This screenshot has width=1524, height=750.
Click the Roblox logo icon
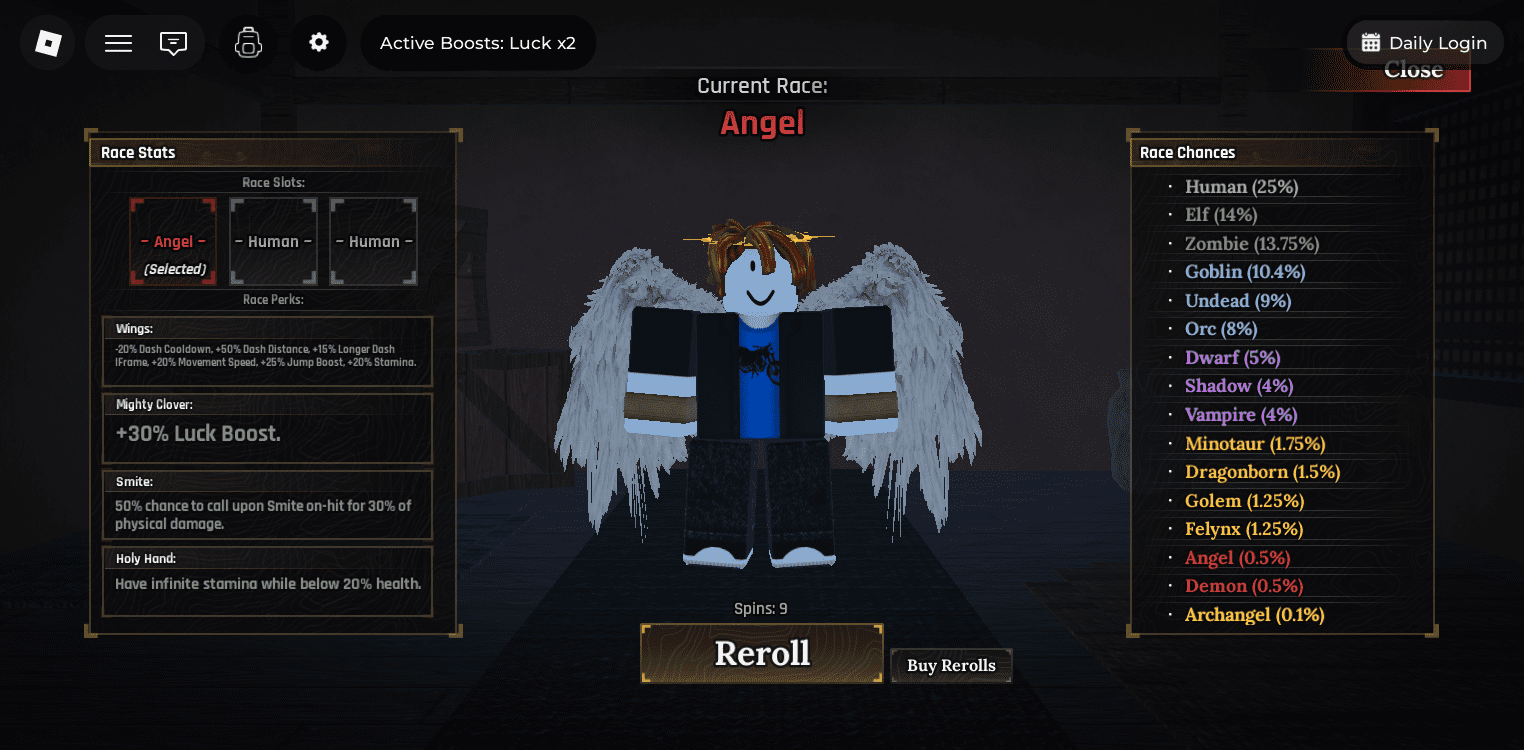[x=47, y=42]
